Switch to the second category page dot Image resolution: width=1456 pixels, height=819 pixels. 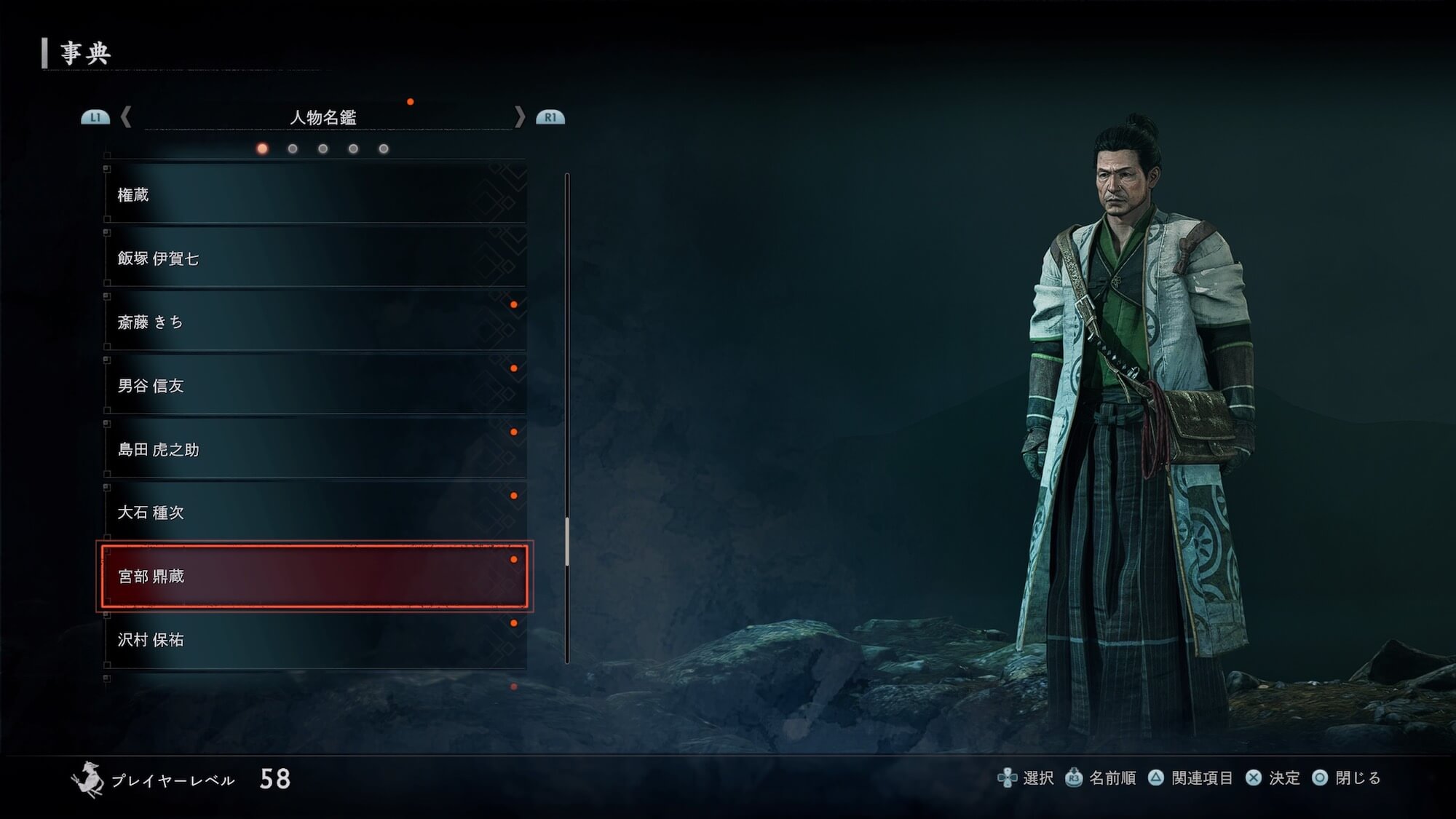[293, 149]
